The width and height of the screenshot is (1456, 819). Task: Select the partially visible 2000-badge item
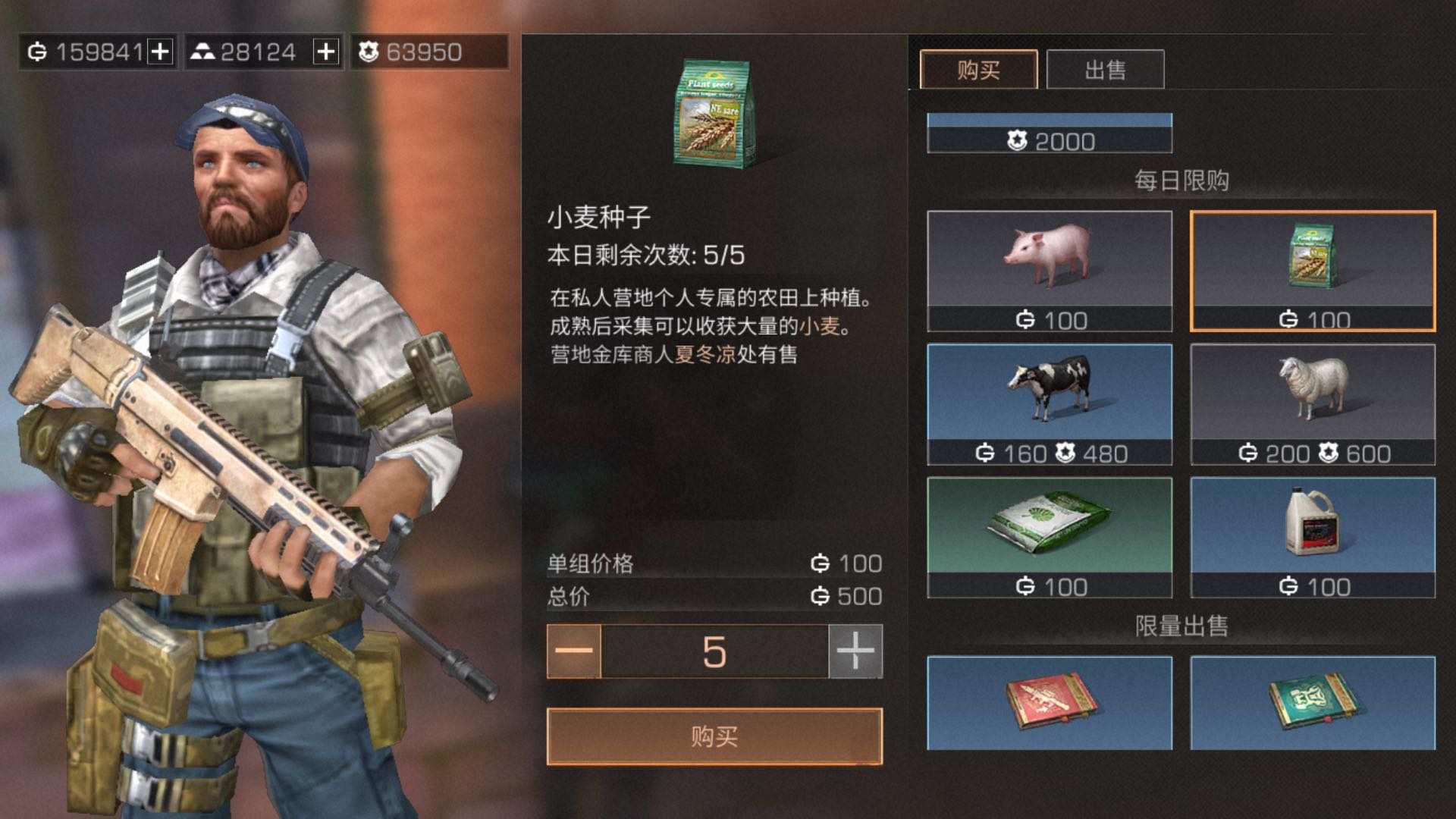click(x=1050, y=134)
